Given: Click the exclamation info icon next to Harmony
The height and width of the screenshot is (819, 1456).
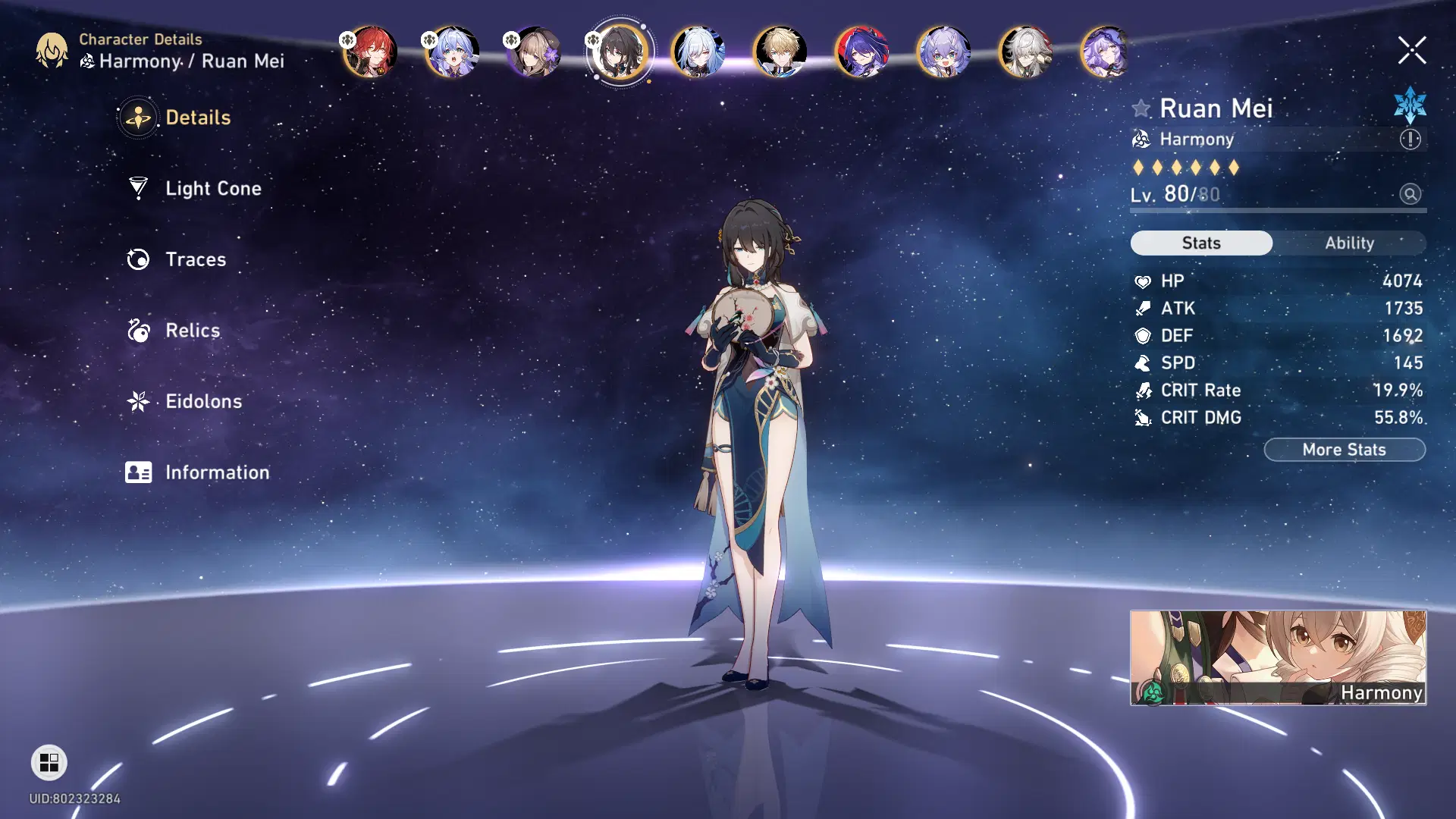Looking at the screenshot, I should (x=1408, y=140).
